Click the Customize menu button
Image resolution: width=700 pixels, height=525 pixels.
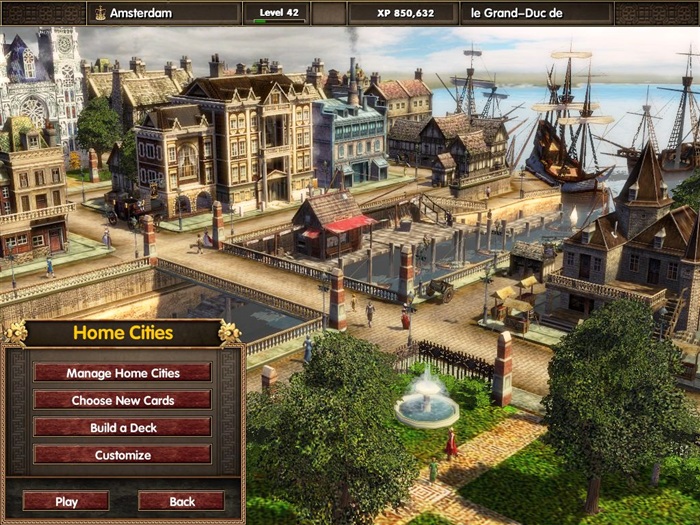coord(122,455)
